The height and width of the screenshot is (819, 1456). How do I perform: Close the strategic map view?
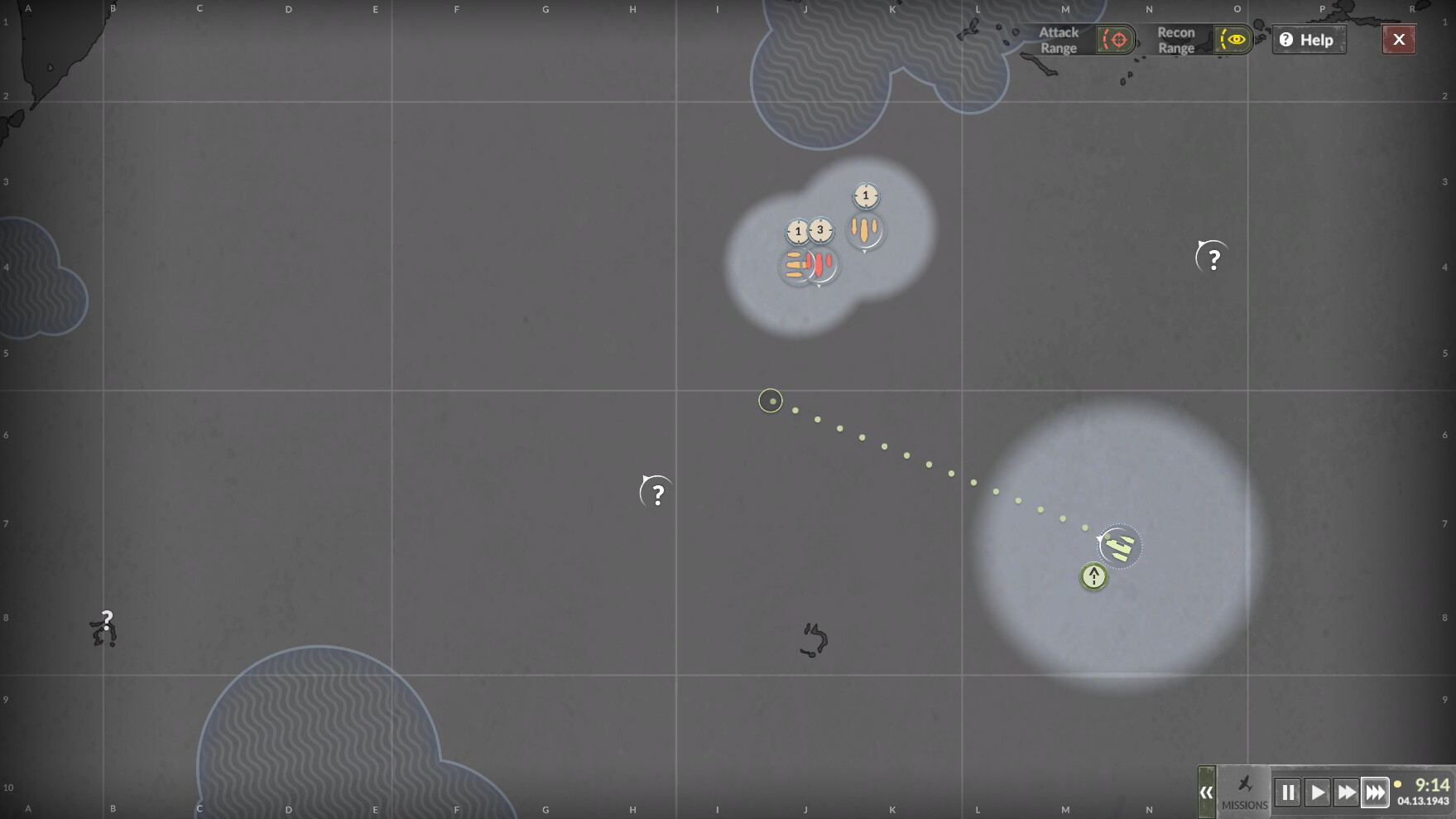click(x=1399, y=39)
